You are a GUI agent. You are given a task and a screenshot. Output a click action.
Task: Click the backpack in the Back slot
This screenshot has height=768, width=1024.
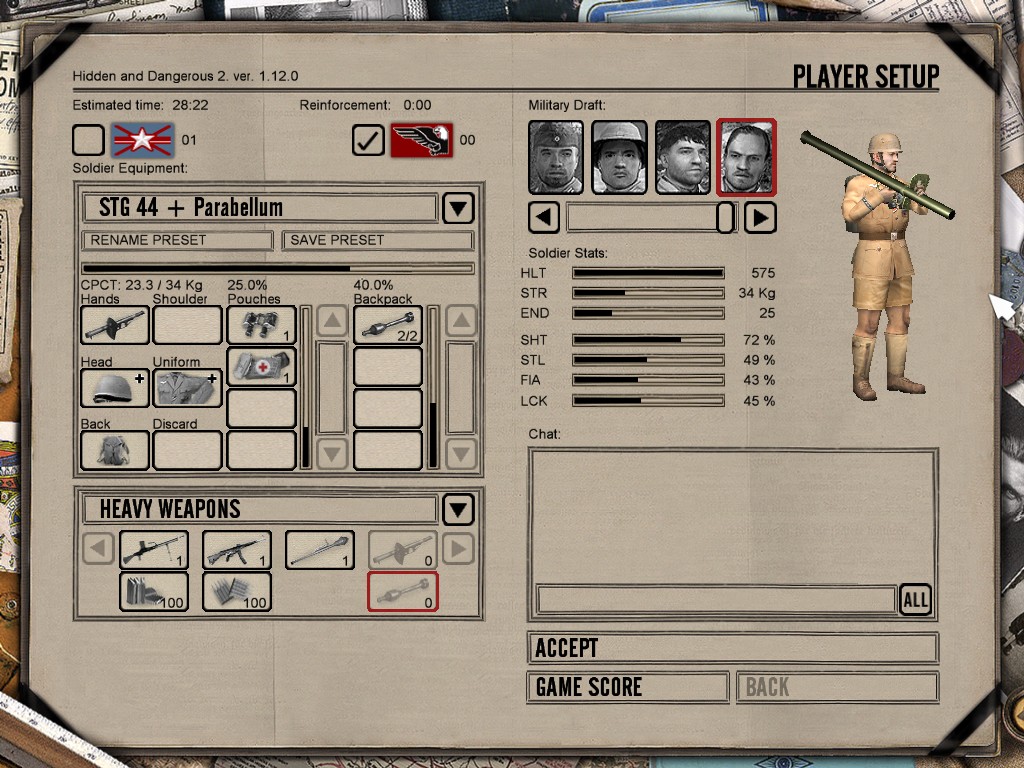(114, 450)
